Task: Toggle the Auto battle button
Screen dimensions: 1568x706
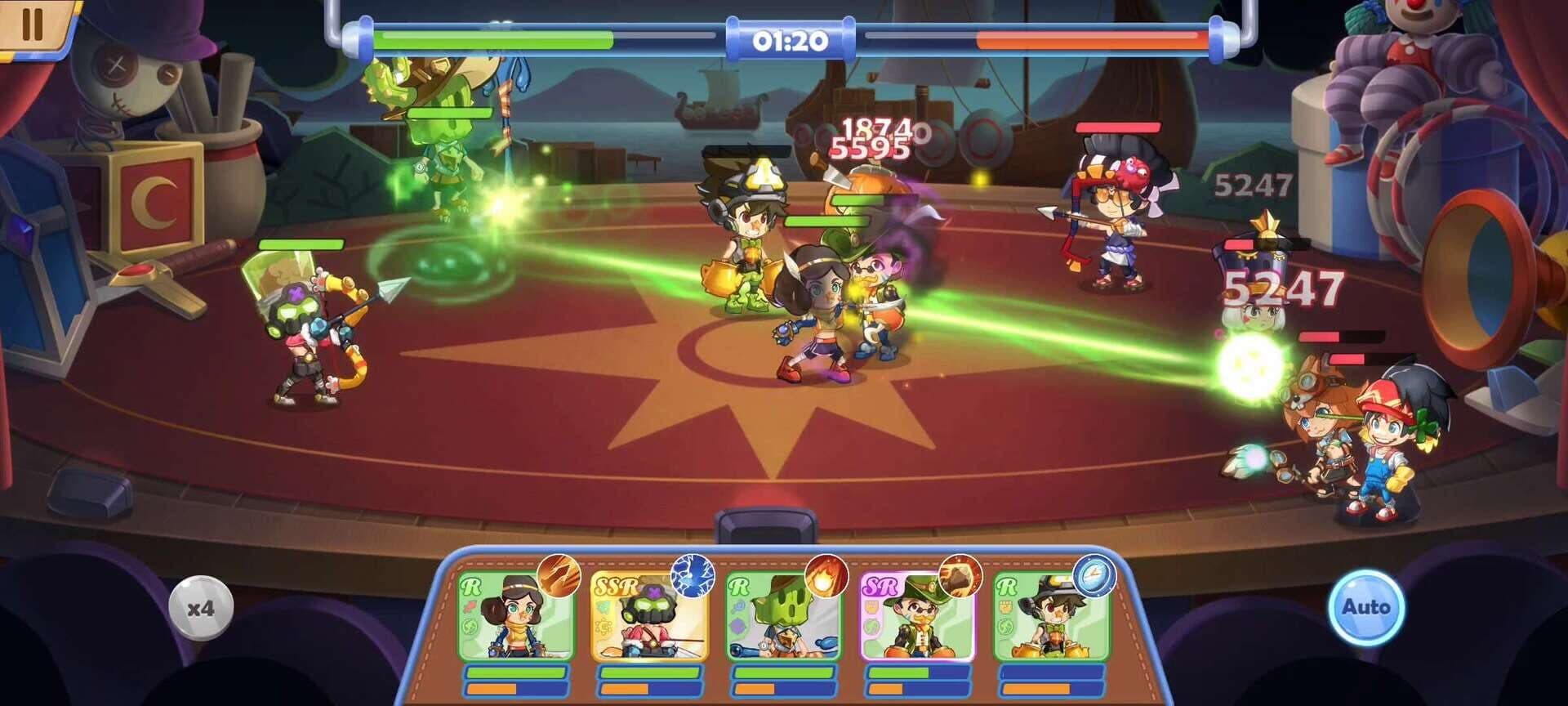Action: tap(1365, 608)
